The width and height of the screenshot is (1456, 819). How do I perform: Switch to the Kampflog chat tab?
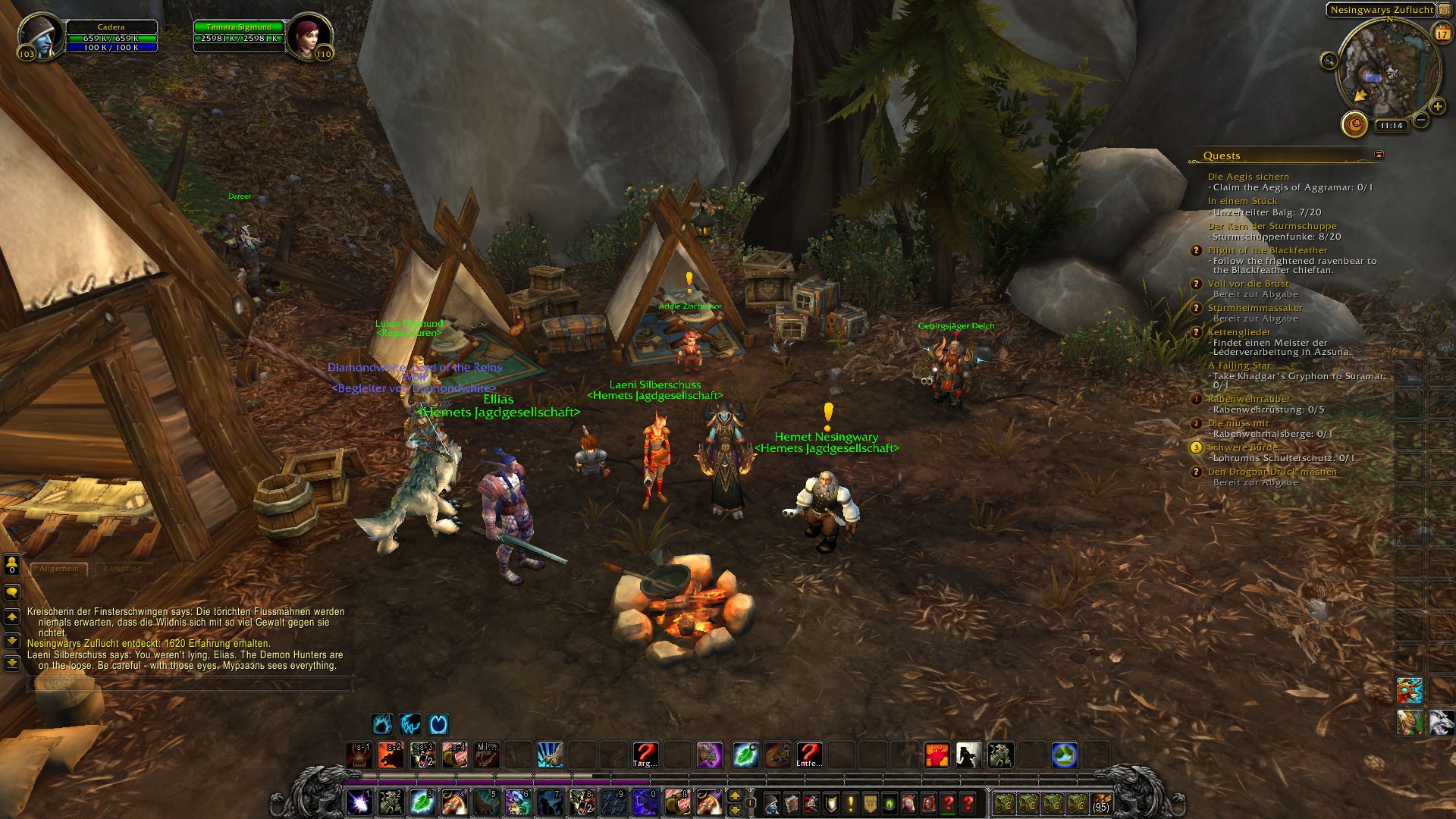(123, 568)
